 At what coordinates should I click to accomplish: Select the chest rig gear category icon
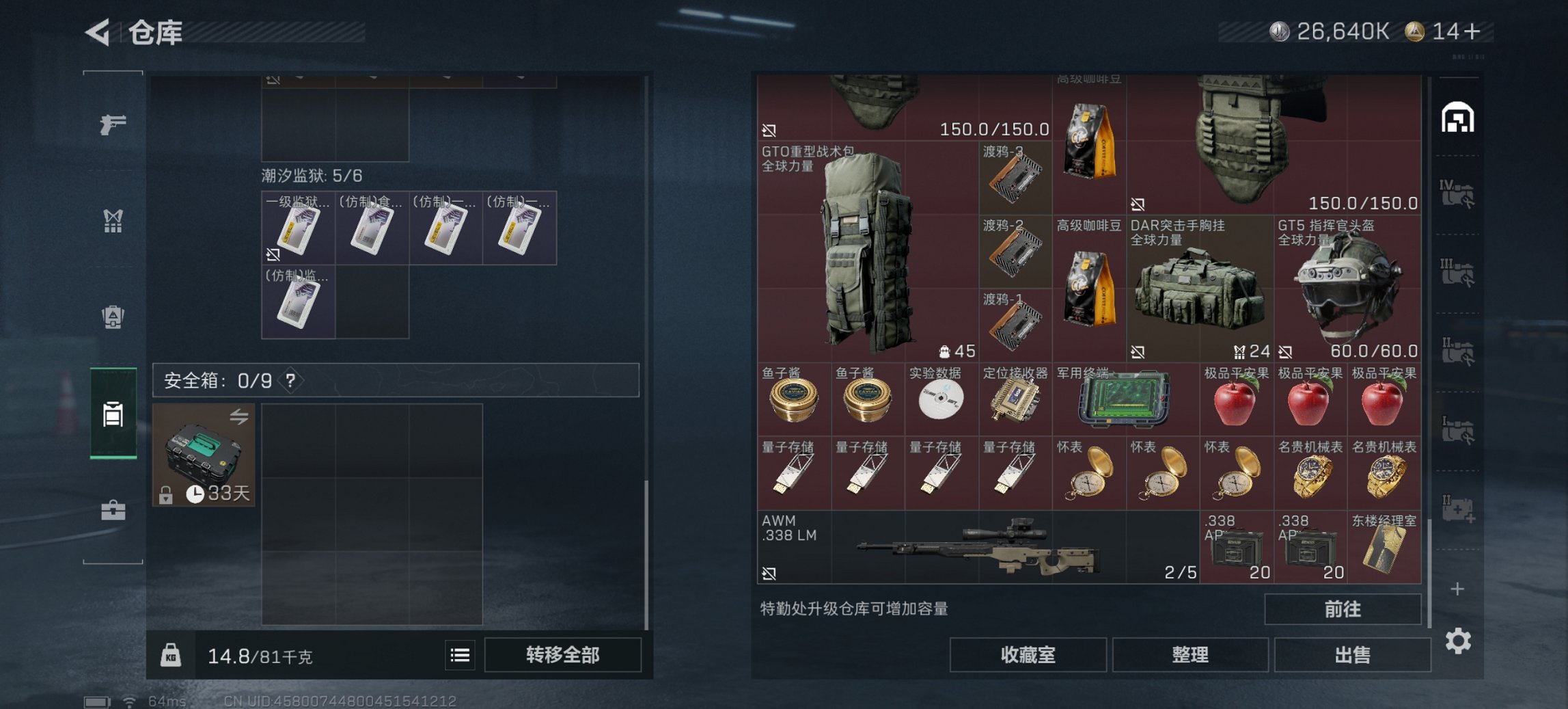pyautogui.click(x=114, y=220)
